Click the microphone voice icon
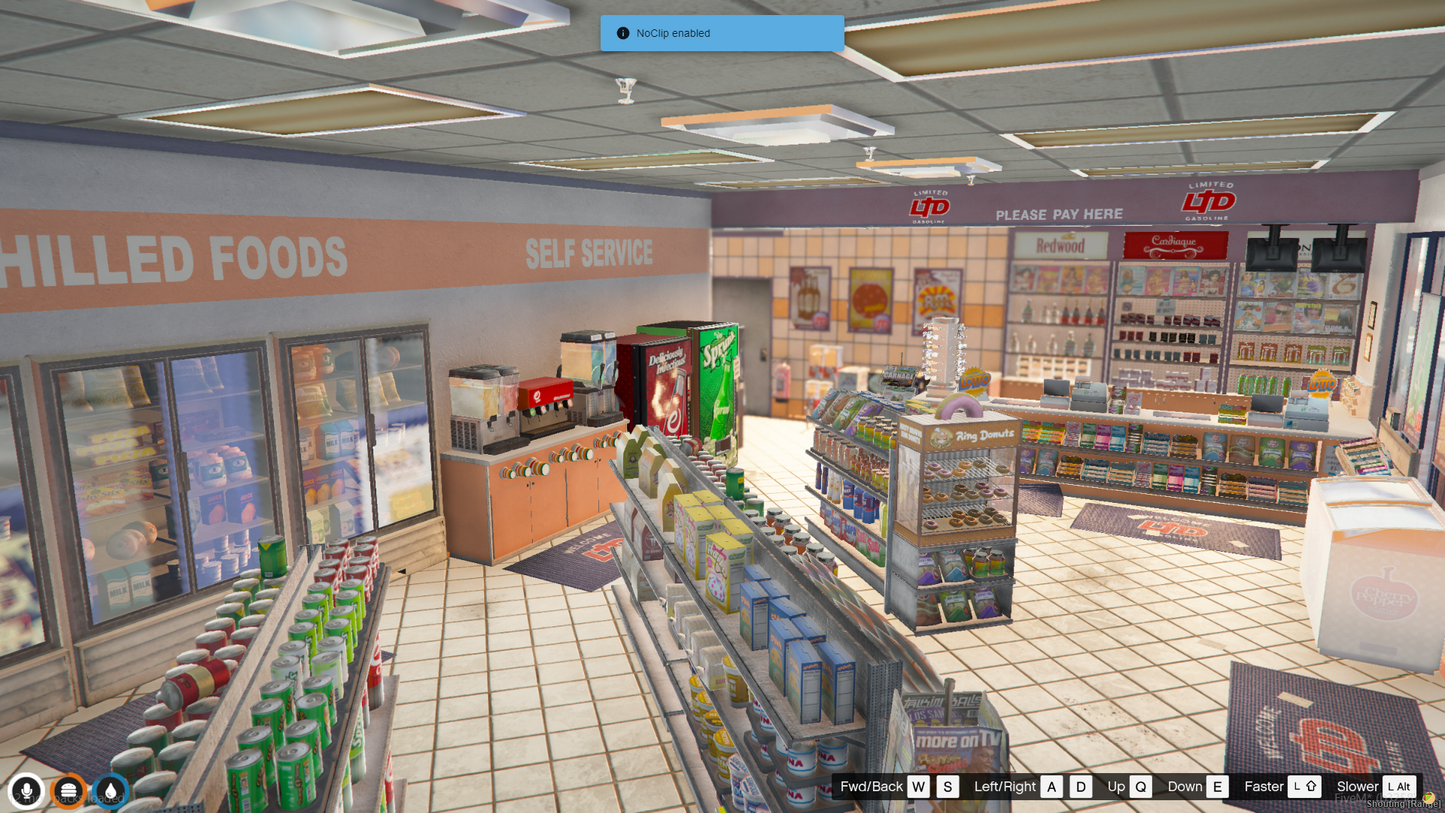This screenshot has height=813, width=1445. click(27, 791)
